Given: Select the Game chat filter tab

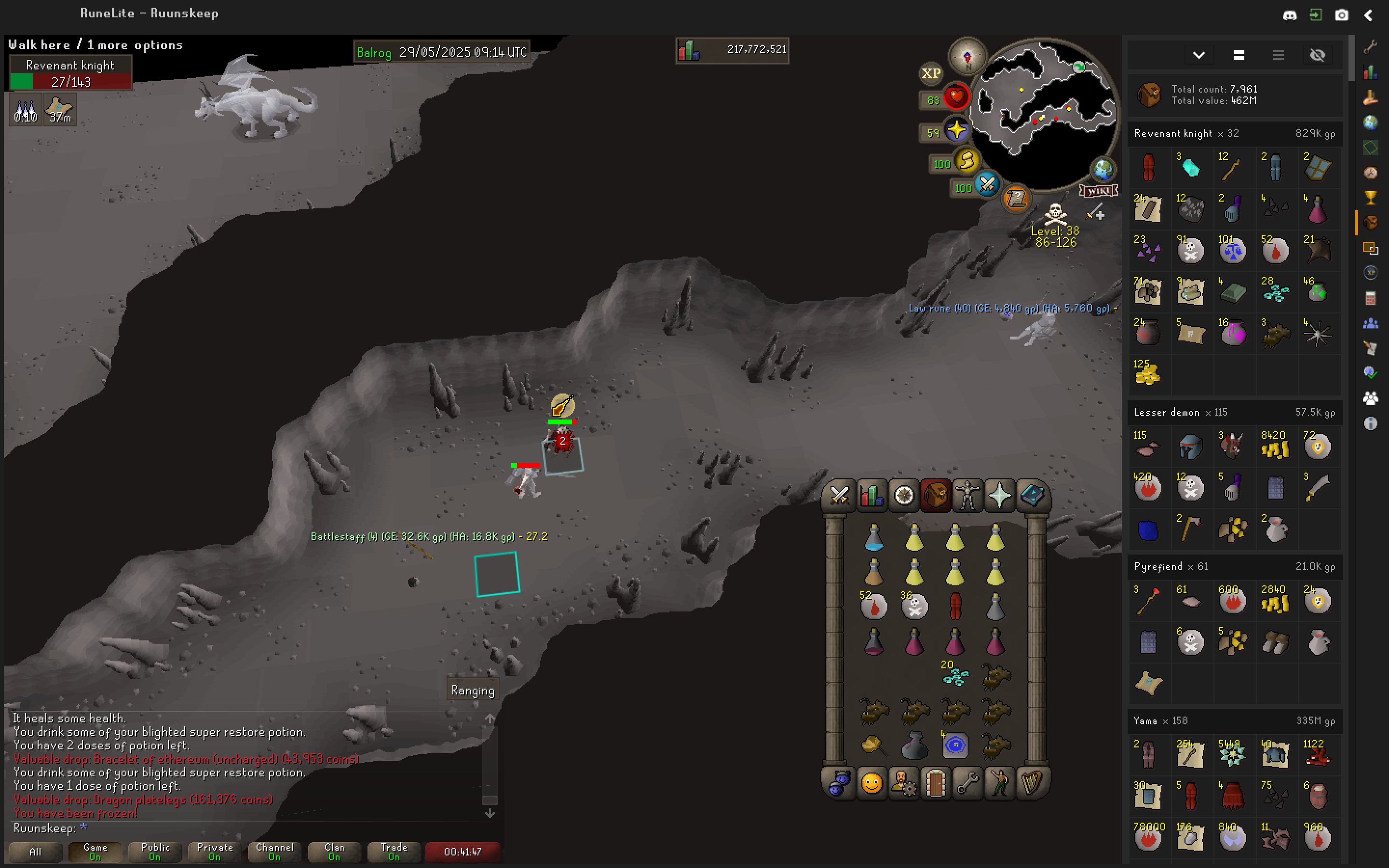Looking at the screenshot, I should click(95, 851).
